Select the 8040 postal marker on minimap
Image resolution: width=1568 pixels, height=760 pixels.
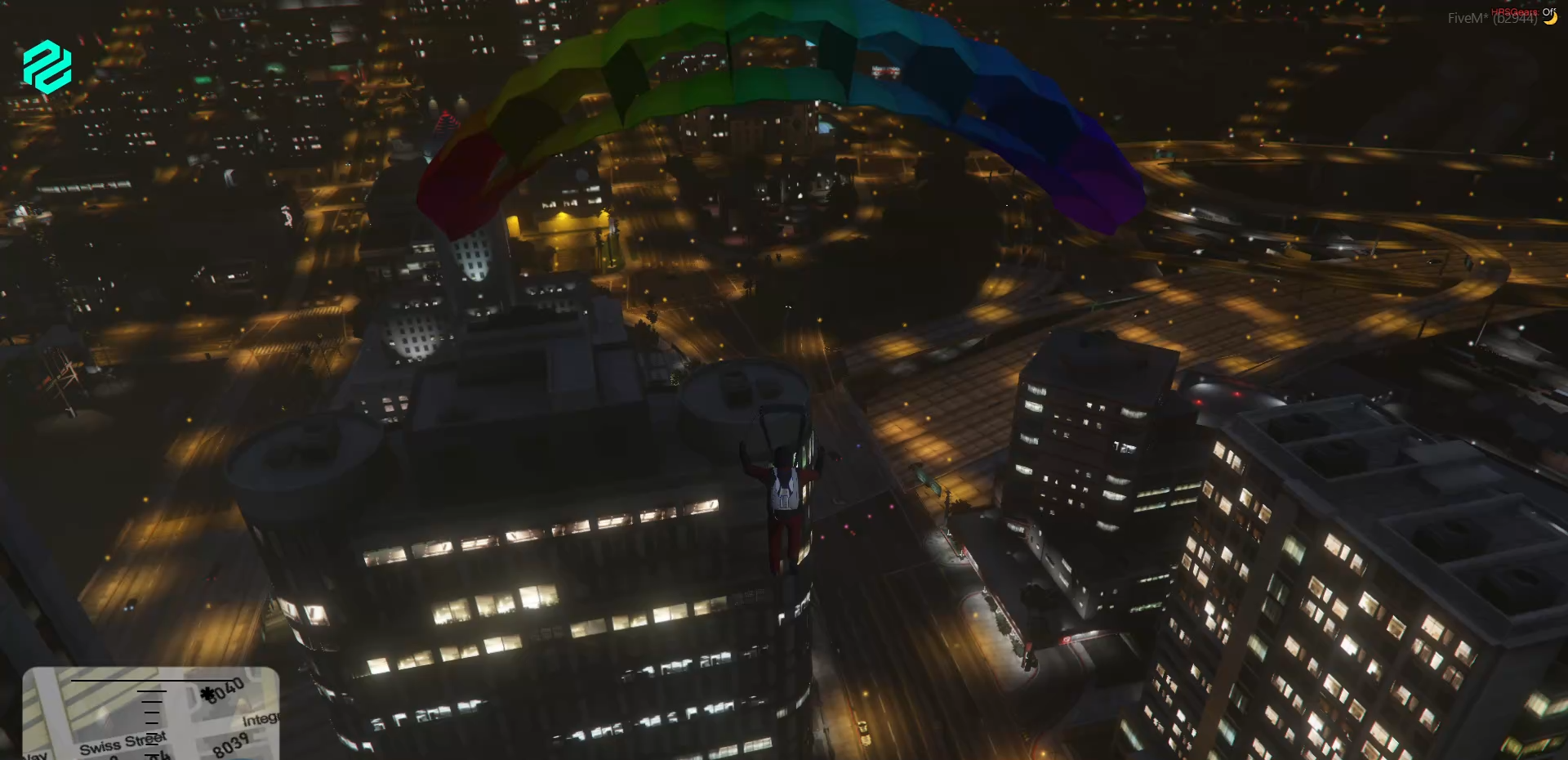point(224,691)
